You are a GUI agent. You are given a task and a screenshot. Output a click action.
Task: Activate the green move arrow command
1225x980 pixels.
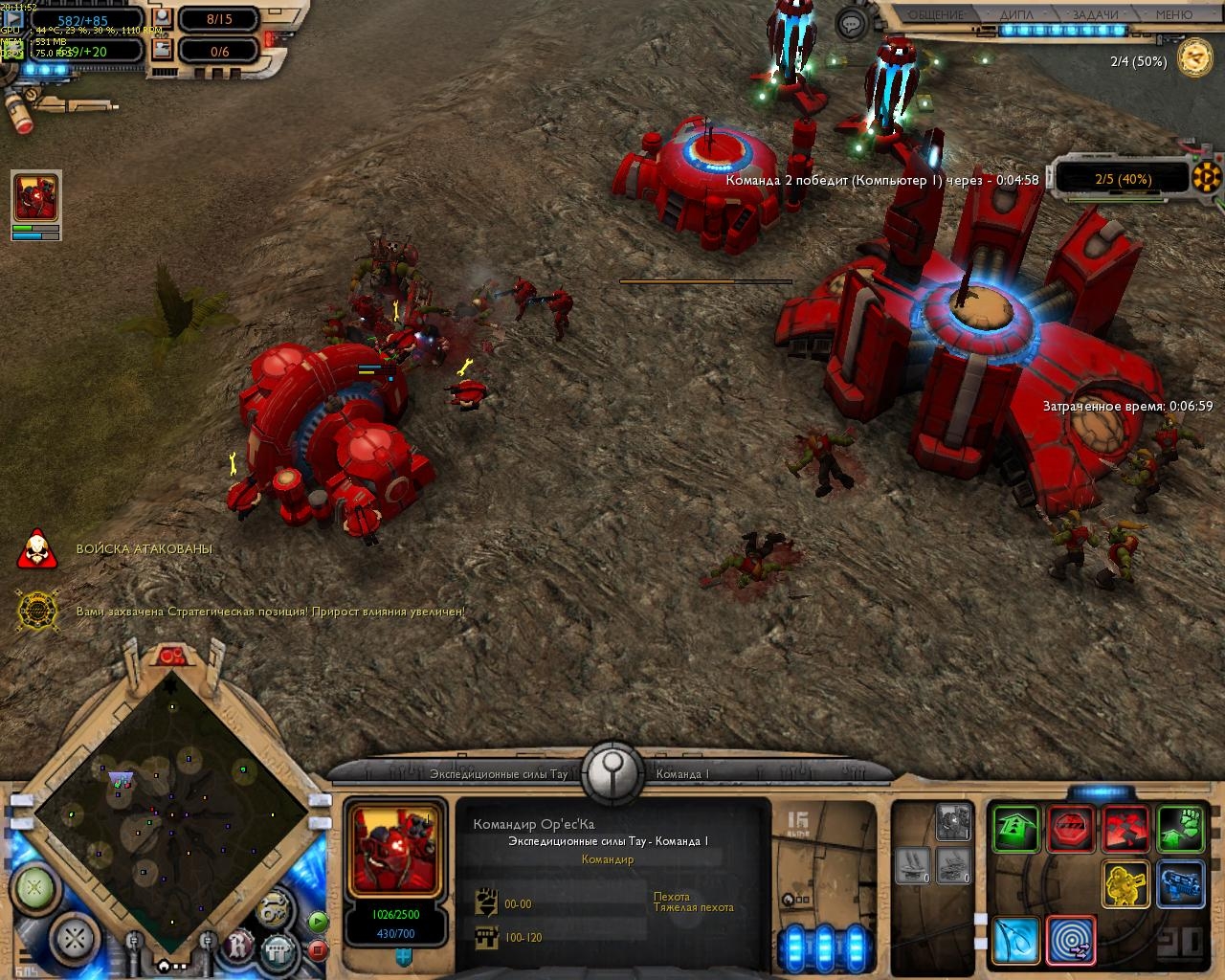coord(1015,829)
